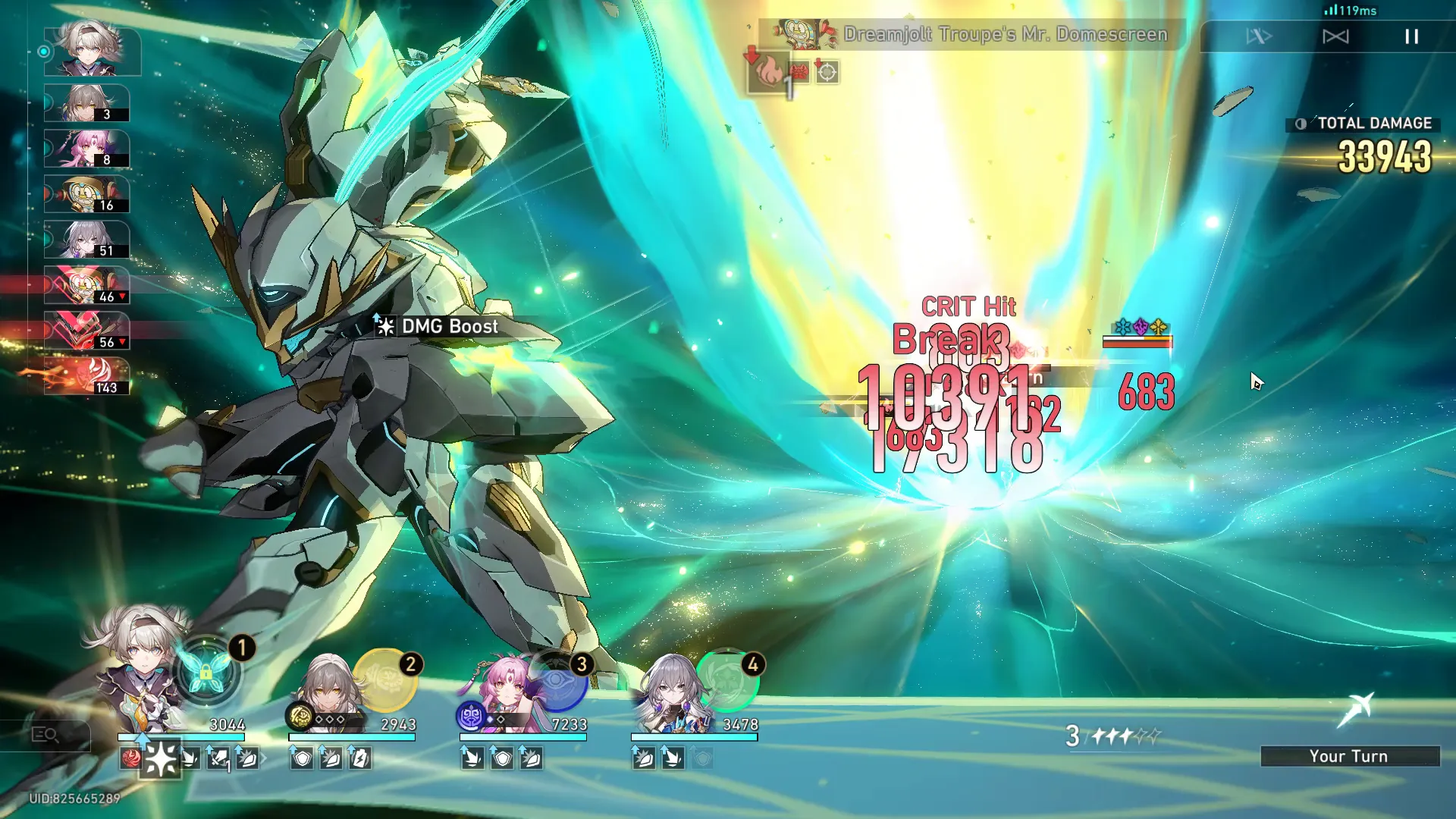Pause the battle
This screenshot has width=1456, height=819.
click(1411, 36)
